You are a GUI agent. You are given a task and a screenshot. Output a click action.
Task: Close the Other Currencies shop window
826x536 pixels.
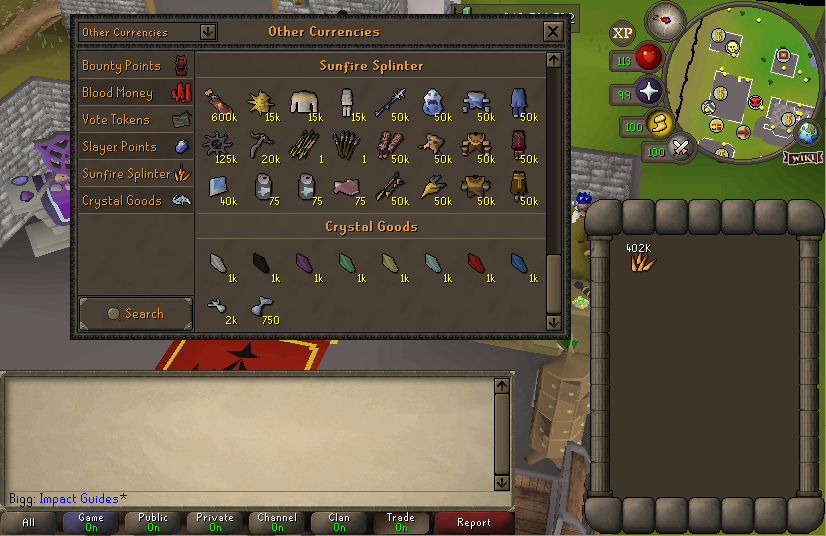coord(552,32)
